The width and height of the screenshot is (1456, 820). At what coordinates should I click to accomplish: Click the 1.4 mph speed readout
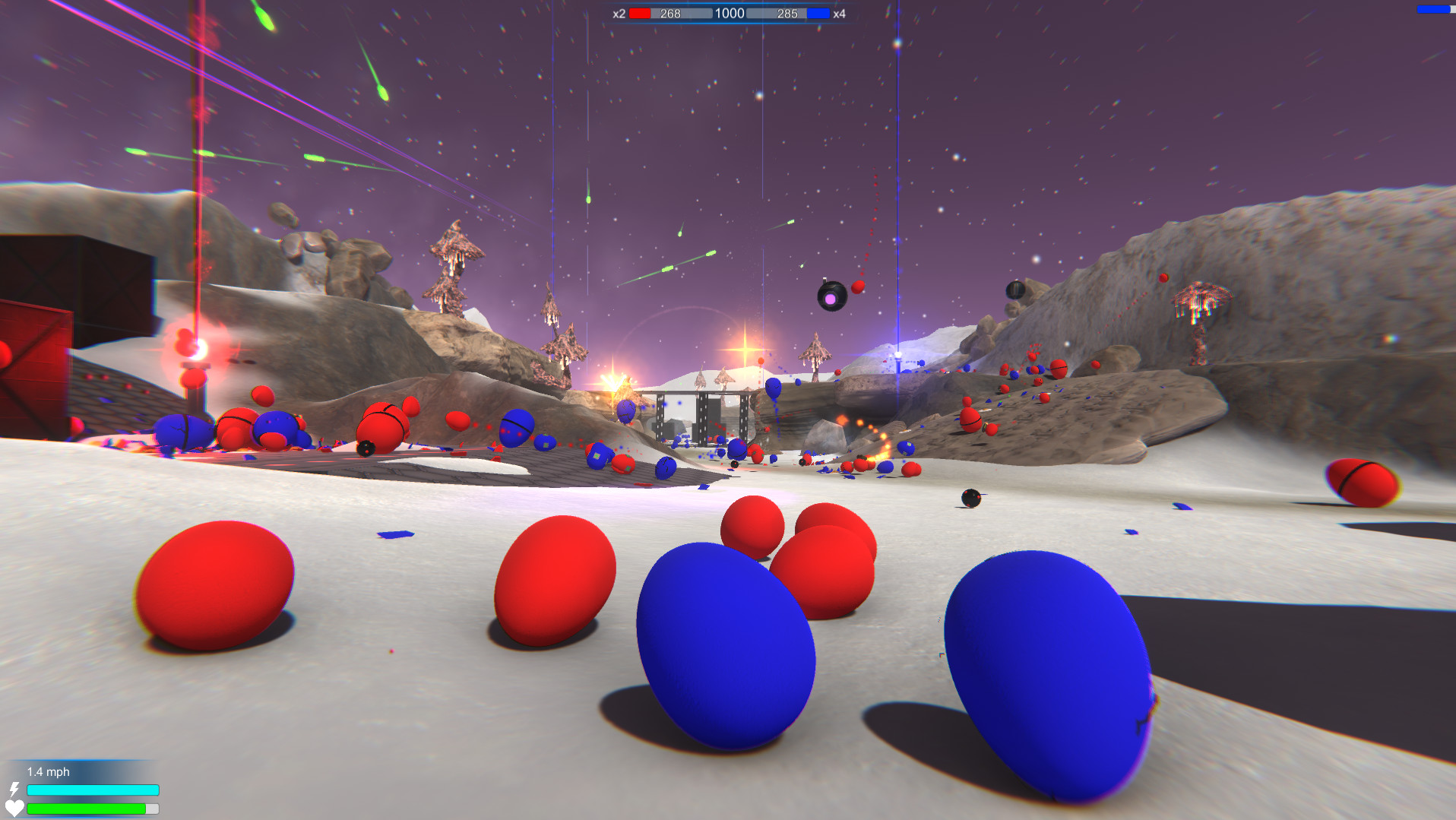click(48, 771)
